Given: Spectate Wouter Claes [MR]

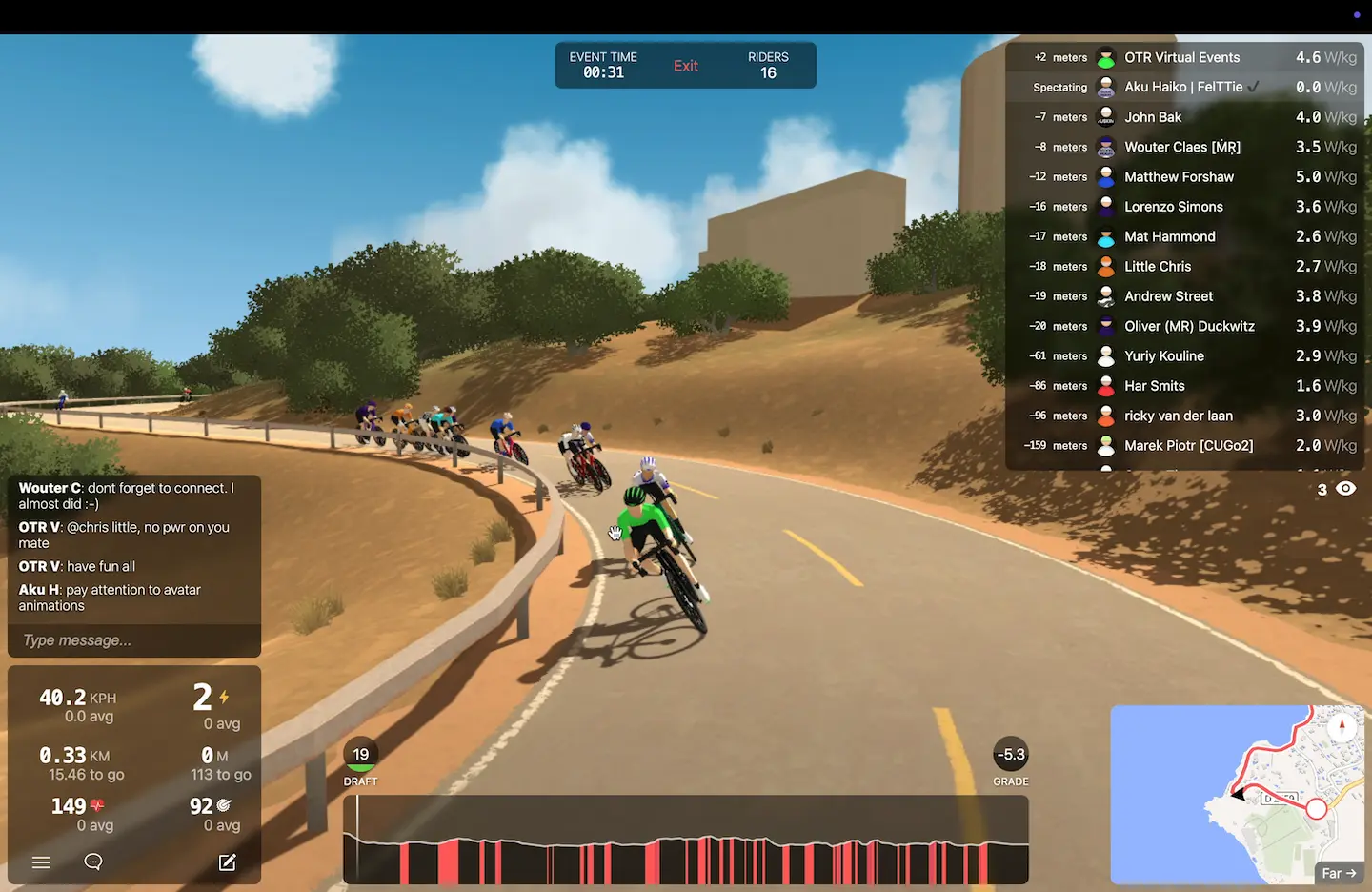Looking at the screenshot, I should (x=1182, y=148).
